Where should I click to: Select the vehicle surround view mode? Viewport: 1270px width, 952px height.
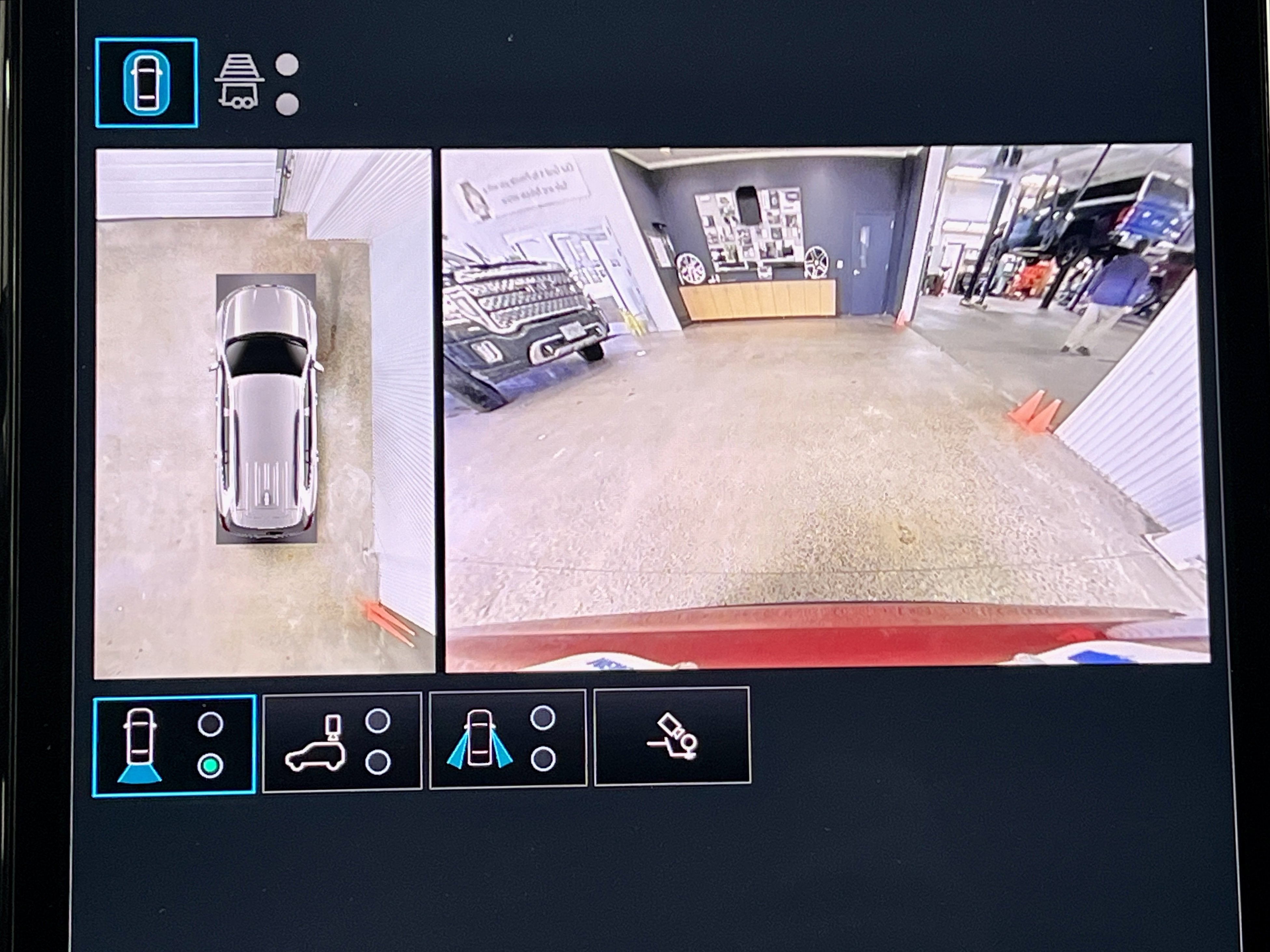pyautogui.click(x=146, y=83)
